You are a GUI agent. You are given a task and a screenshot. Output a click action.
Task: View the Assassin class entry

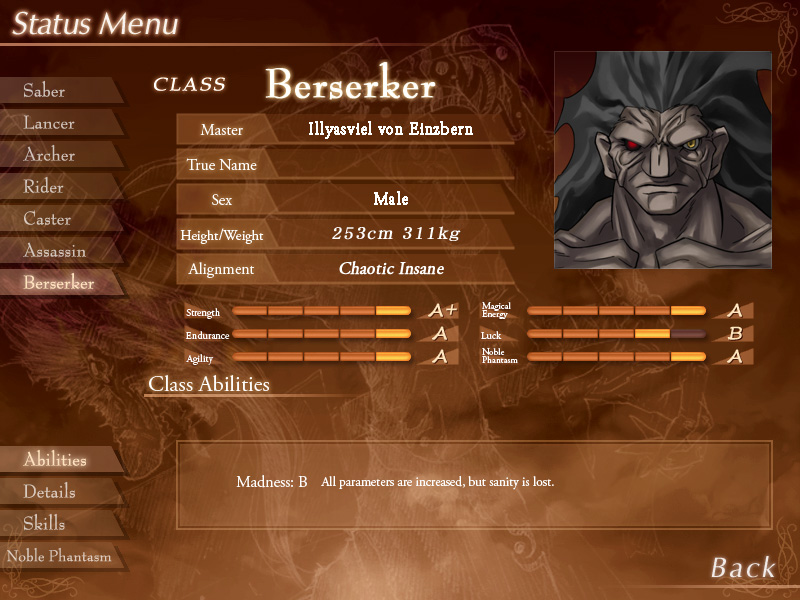[55, 251]
